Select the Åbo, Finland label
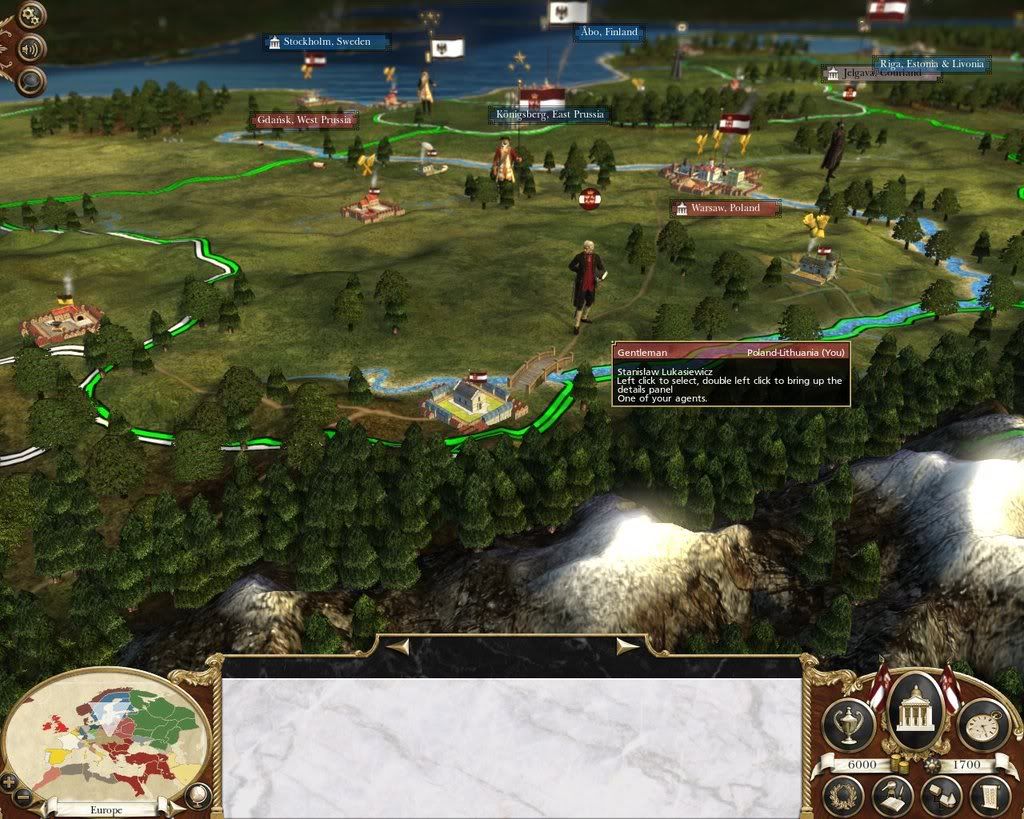Image resolution: width=1024 pixels, height=819 pixels. click(606, 32)
